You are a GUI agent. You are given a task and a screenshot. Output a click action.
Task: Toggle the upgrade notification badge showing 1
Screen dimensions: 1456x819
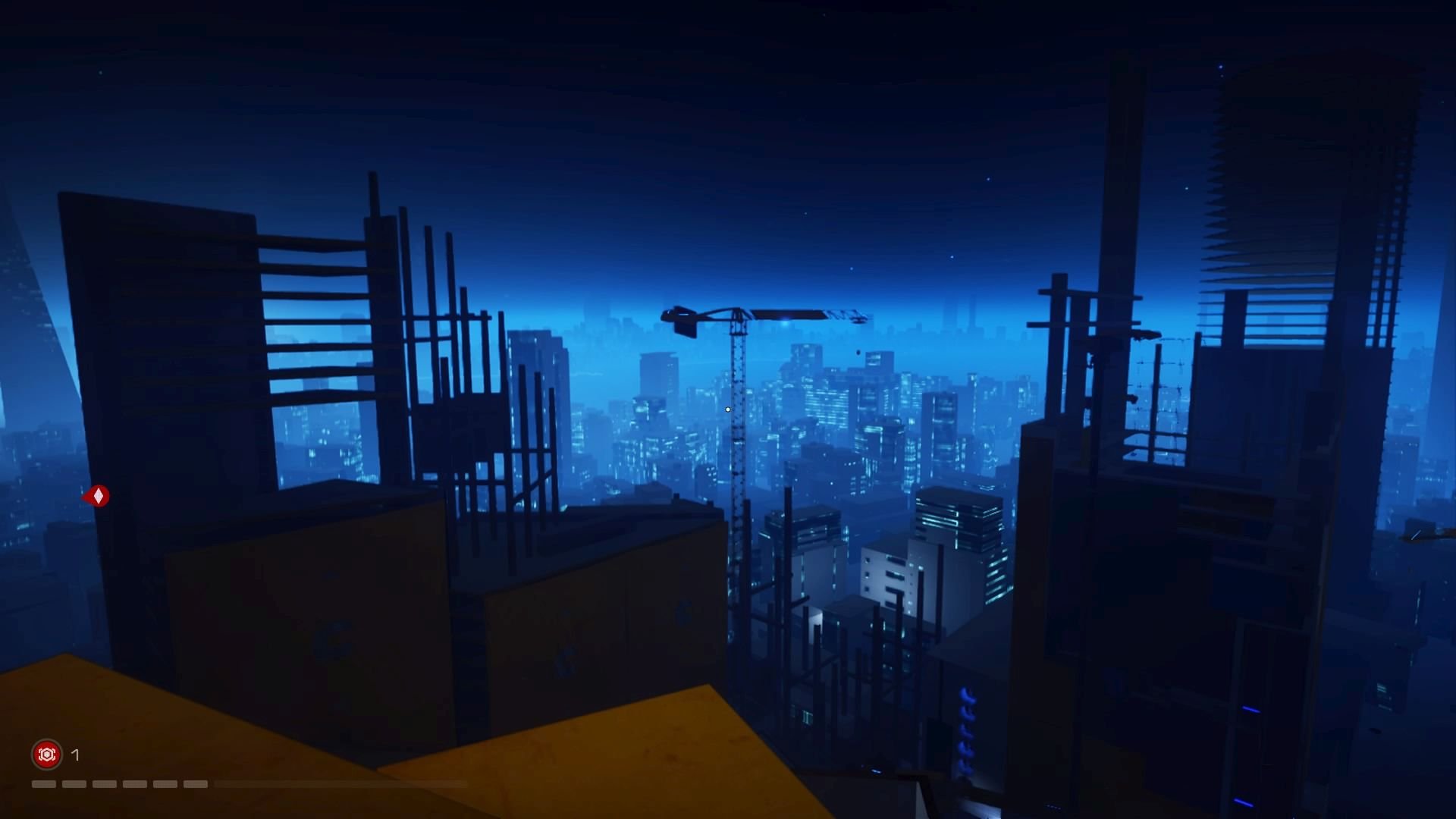pos(46,755)
